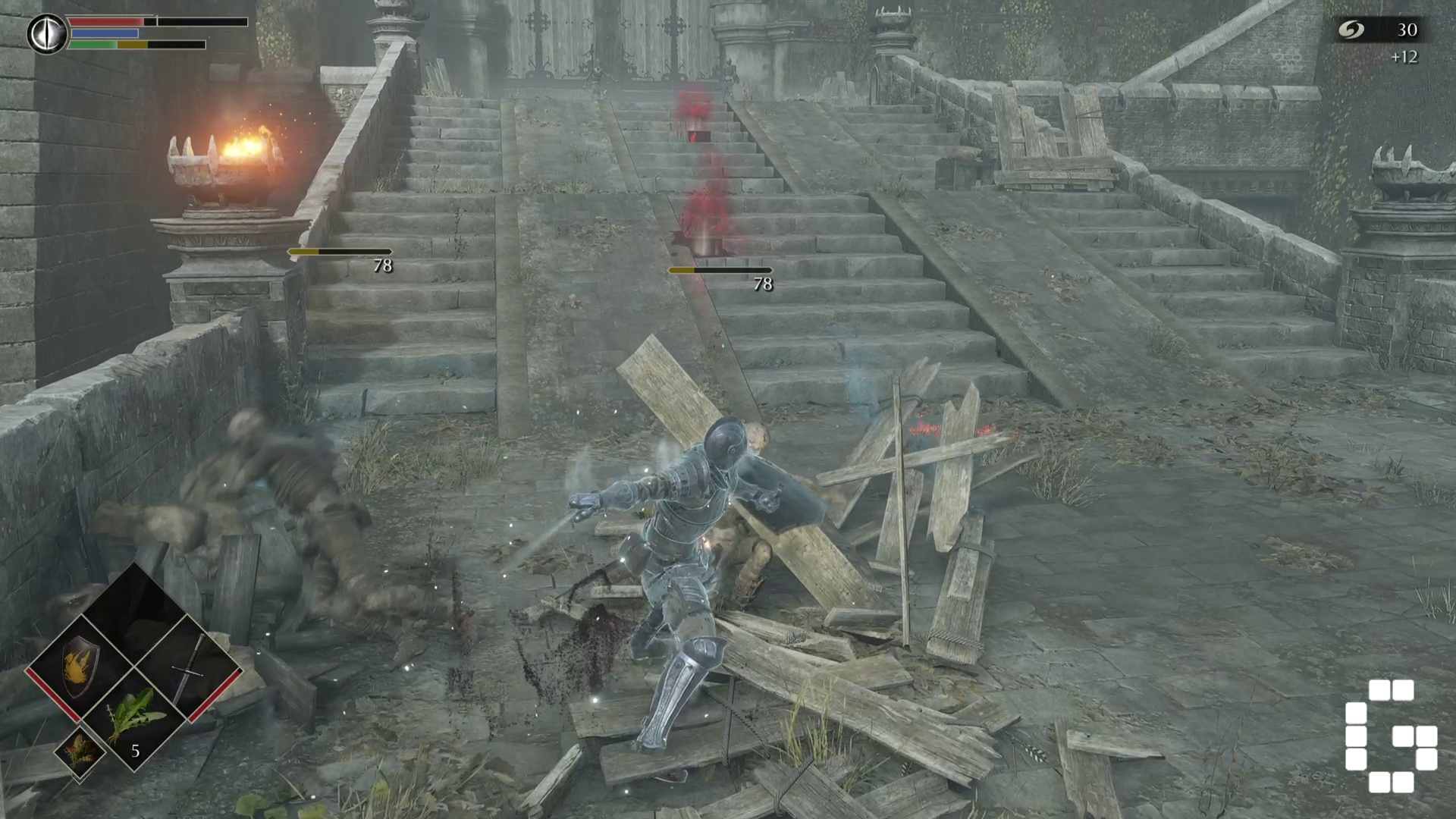Image resolution: width=1456 pixels, height=819 pixels.
Task: Click the lit brazier on the stone pedestal
Action: tap(234, 155)
